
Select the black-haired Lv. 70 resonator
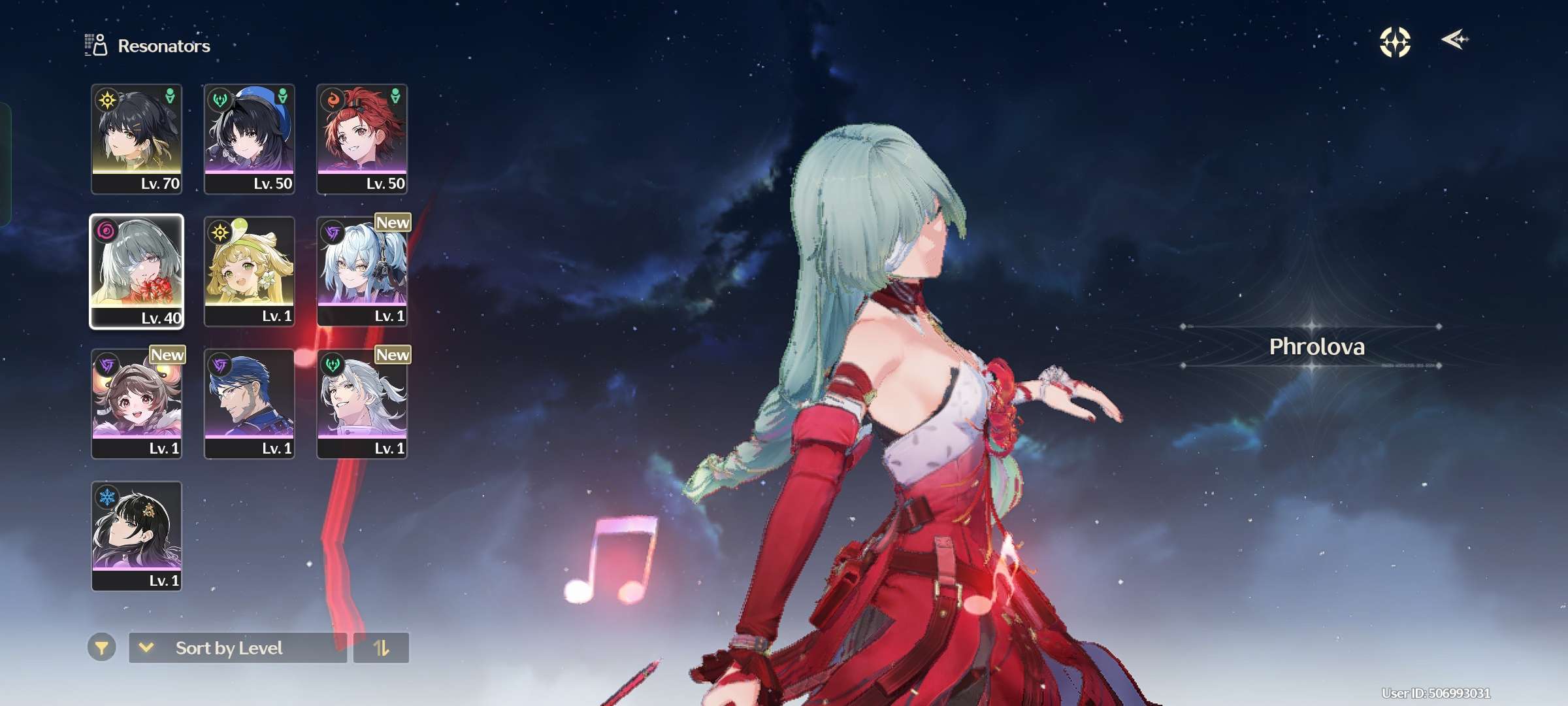click(137, 139)
